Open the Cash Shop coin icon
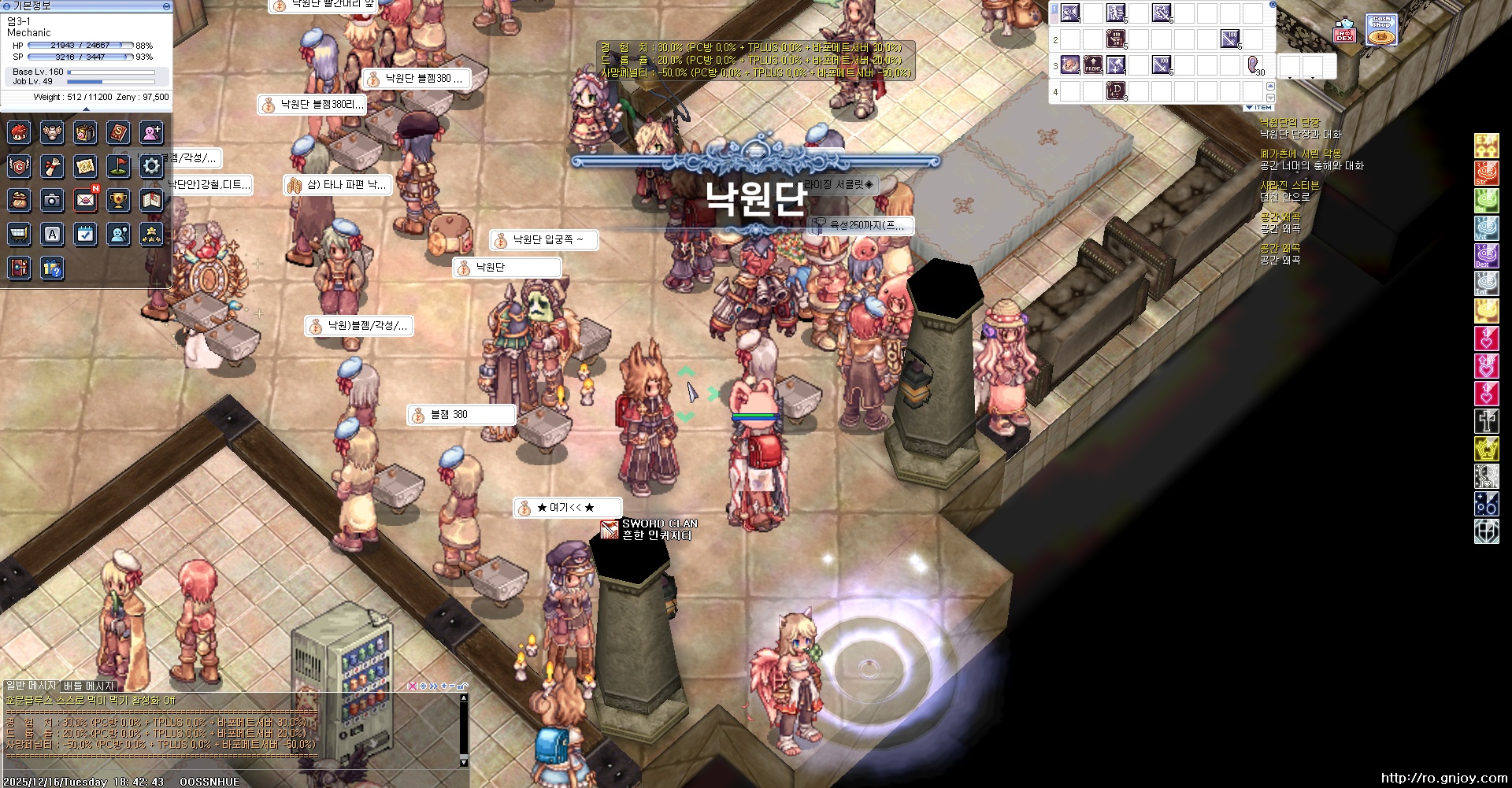The height and width of the screenshot is (788, 1512). (1382, 29)
